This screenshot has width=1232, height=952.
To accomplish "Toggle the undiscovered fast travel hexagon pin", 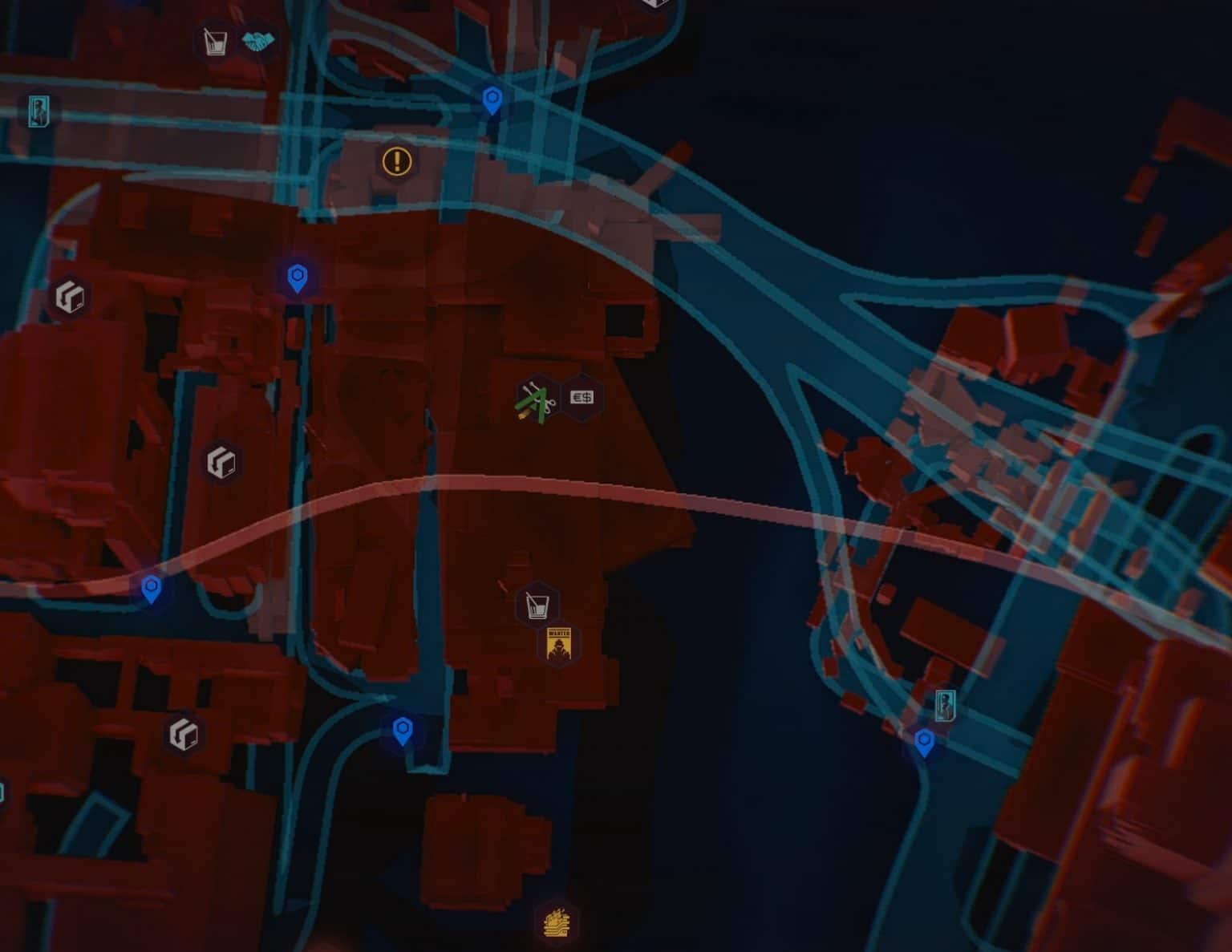I will 298,277.
